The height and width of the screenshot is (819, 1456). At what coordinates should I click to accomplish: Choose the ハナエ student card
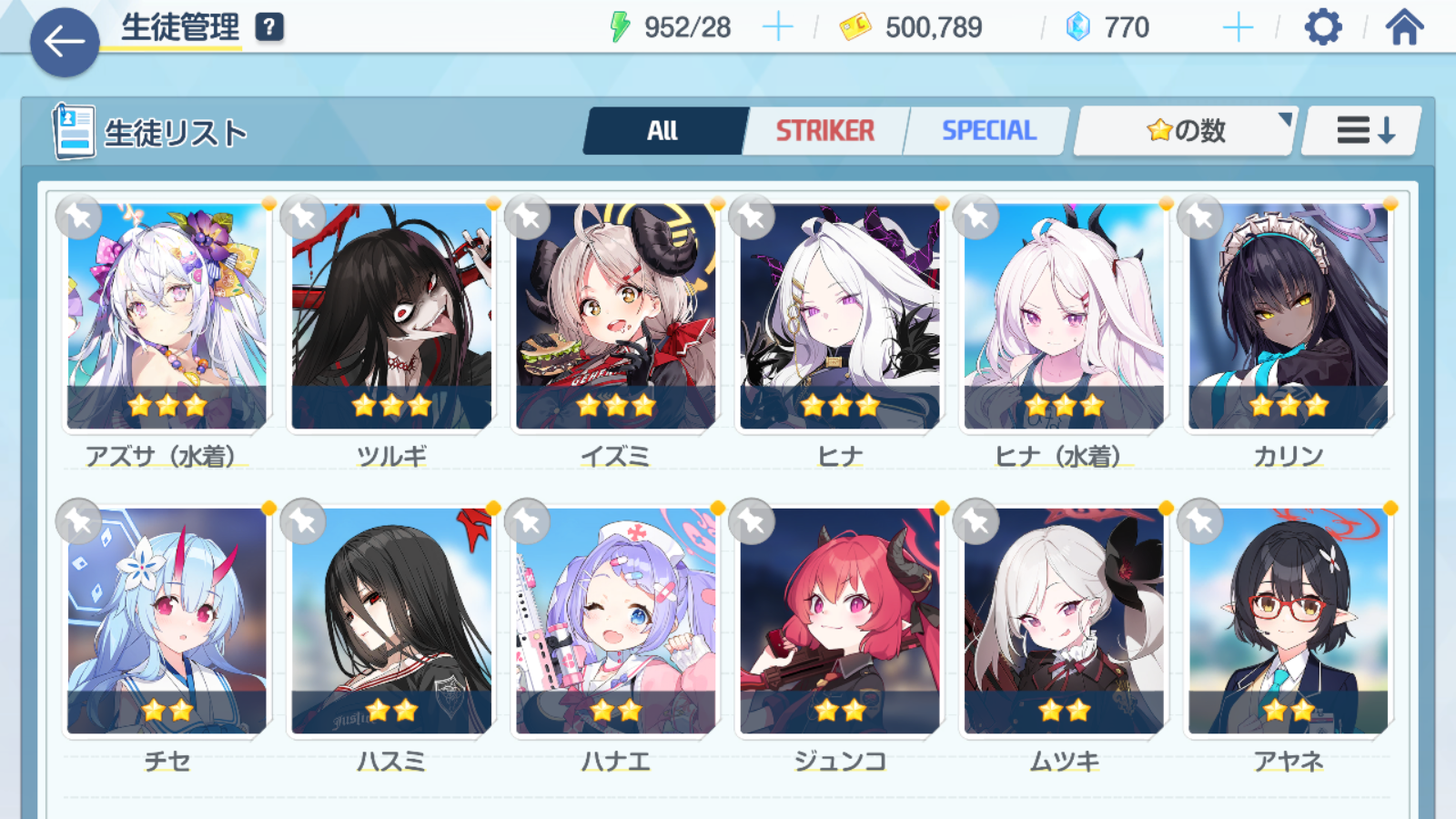[615, 621]
